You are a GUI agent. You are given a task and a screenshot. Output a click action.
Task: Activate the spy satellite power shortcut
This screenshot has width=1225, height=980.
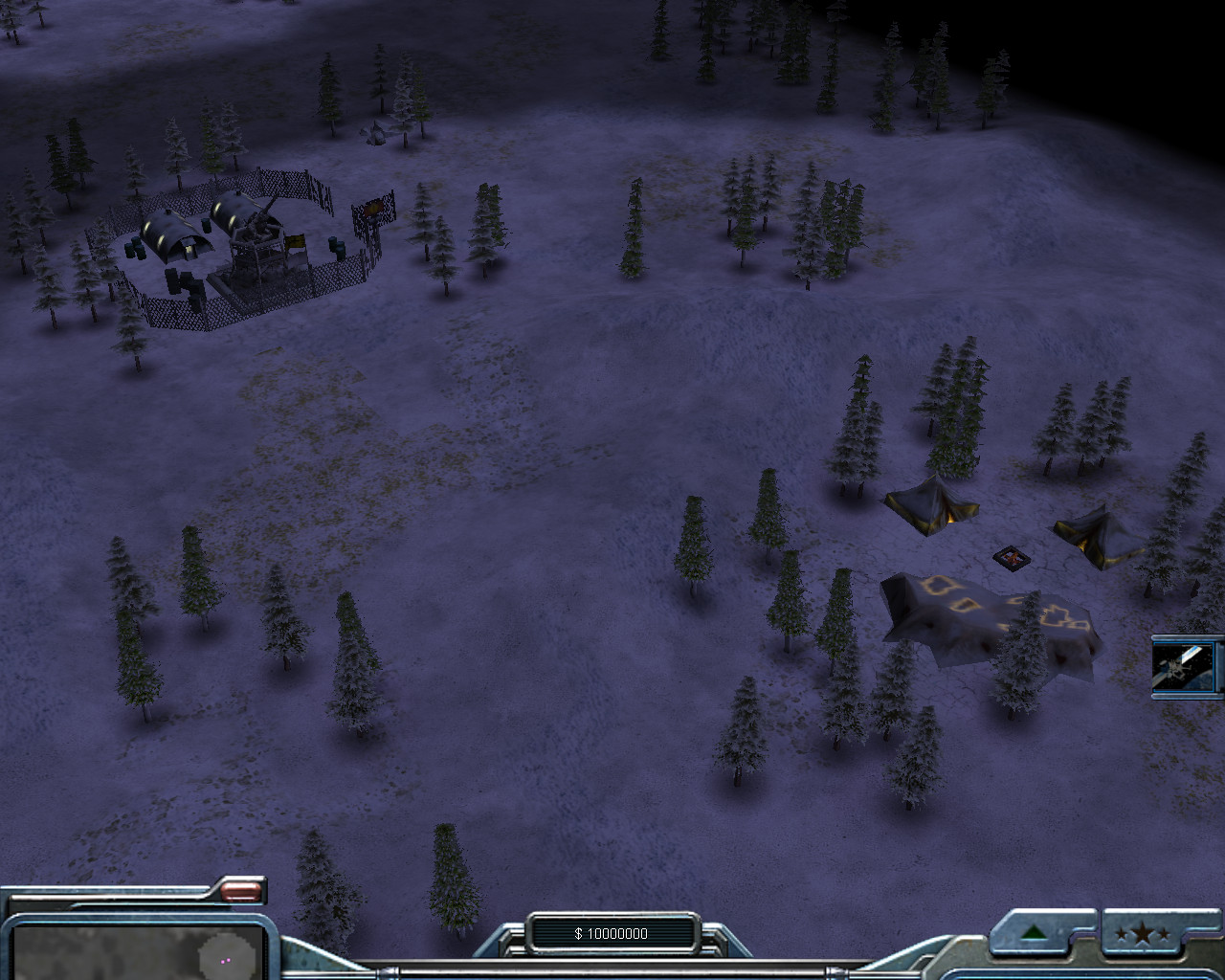point(1186,666)
